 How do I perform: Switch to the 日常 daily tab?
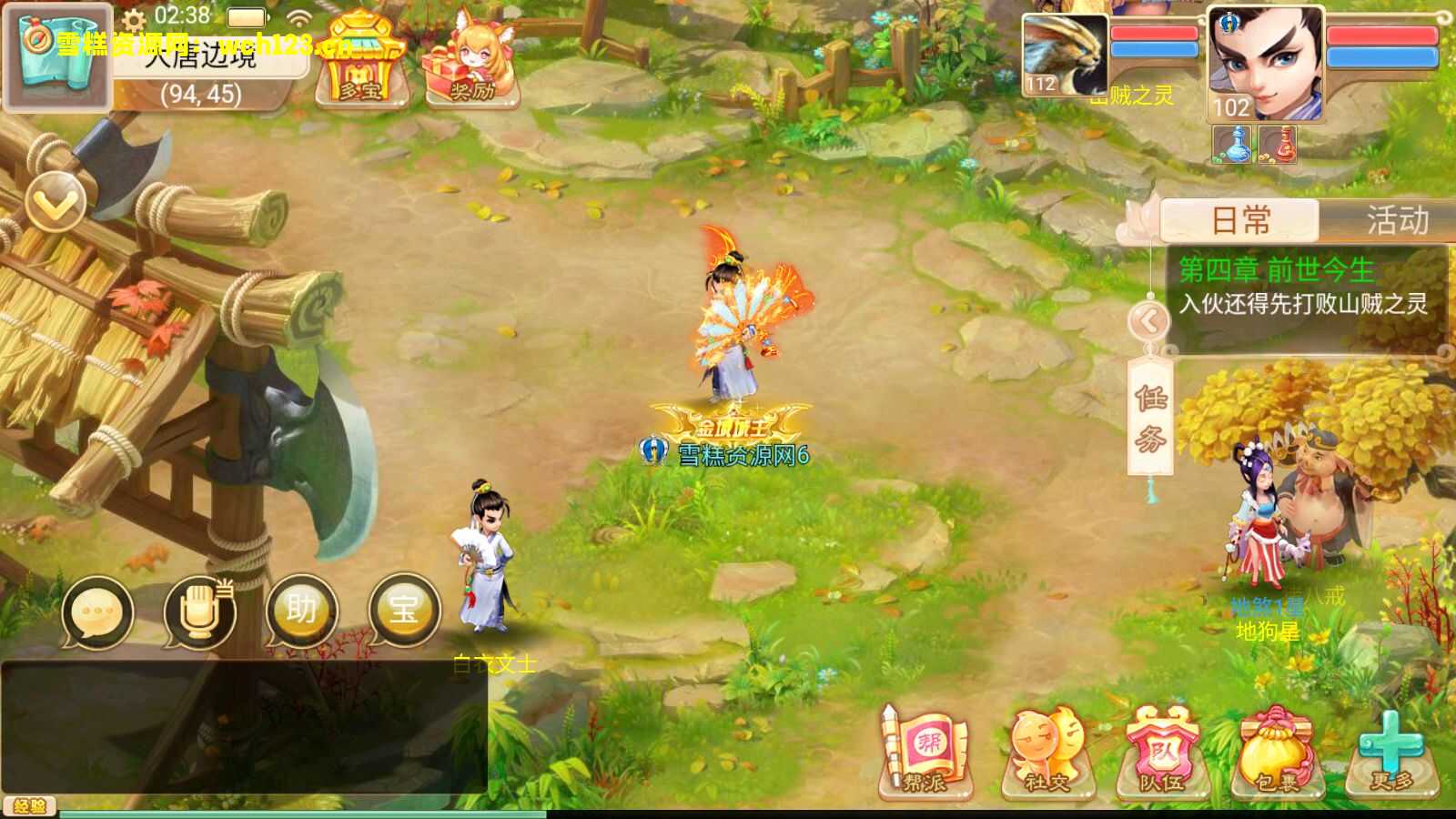click(1240, 220)
